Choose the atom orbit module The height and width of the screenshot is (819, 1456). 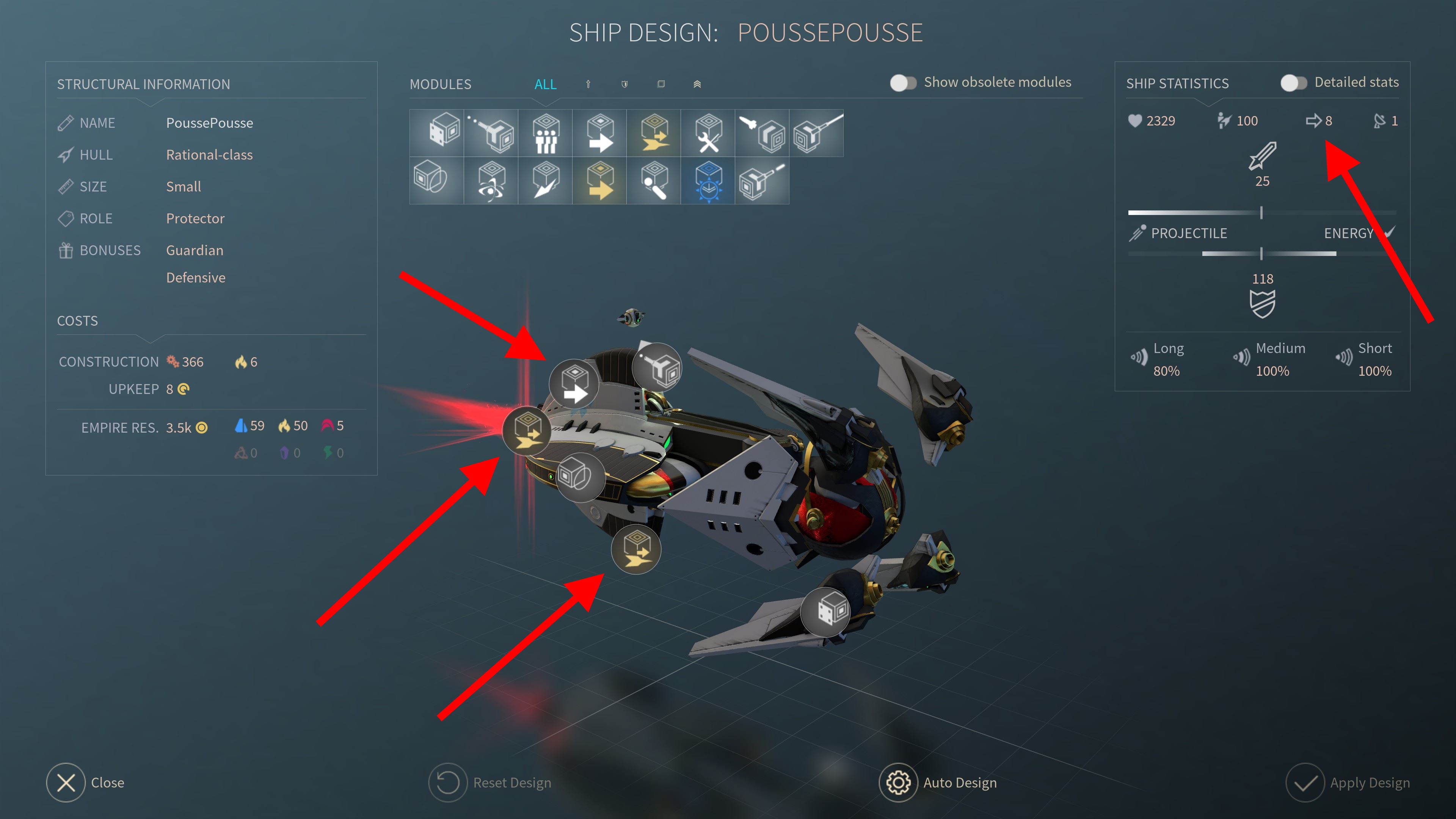(491, 181)
